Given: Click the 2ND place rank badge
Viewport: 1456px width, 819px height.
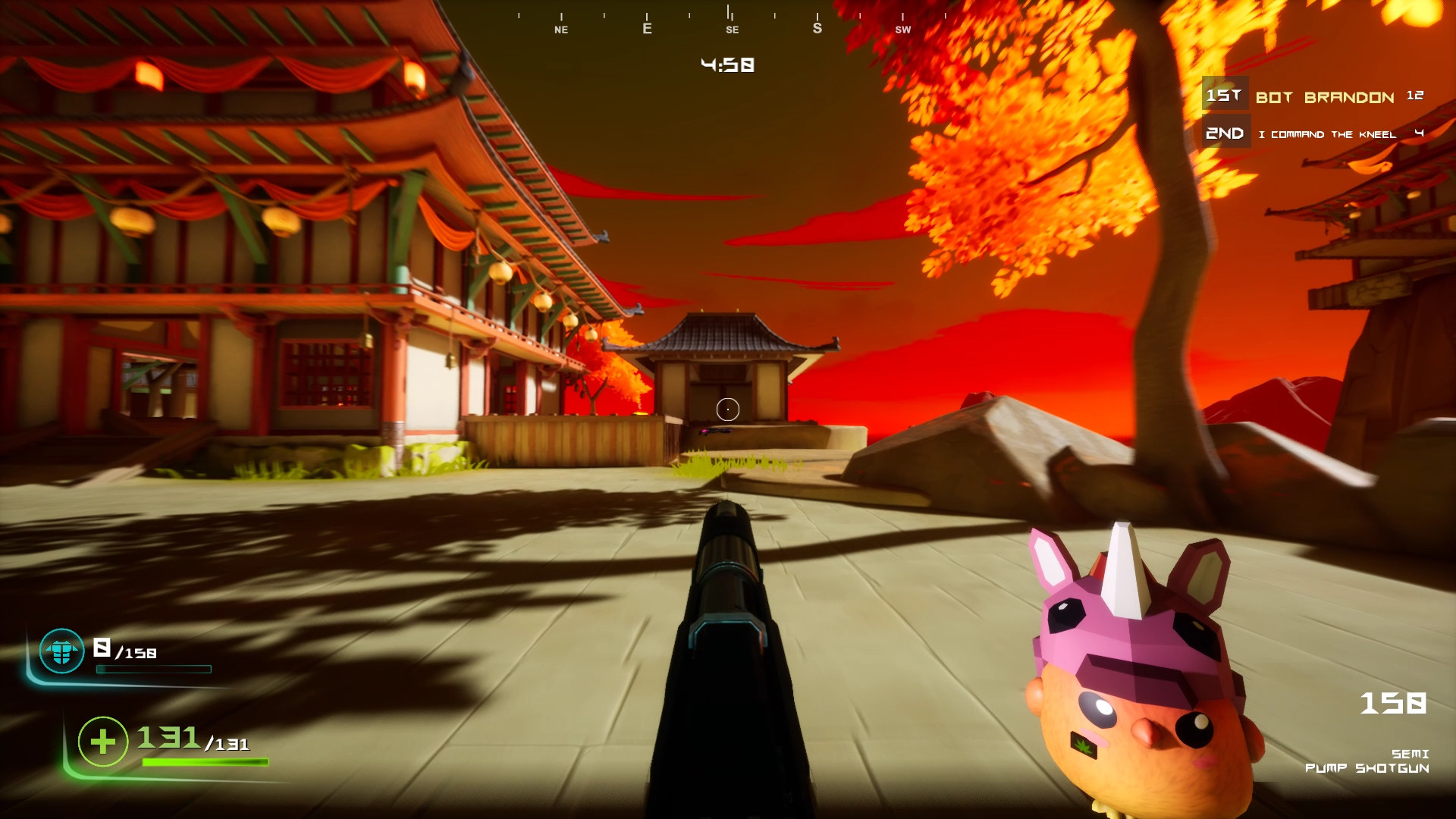Looking at the screenshot, I should pos(1225,133).
